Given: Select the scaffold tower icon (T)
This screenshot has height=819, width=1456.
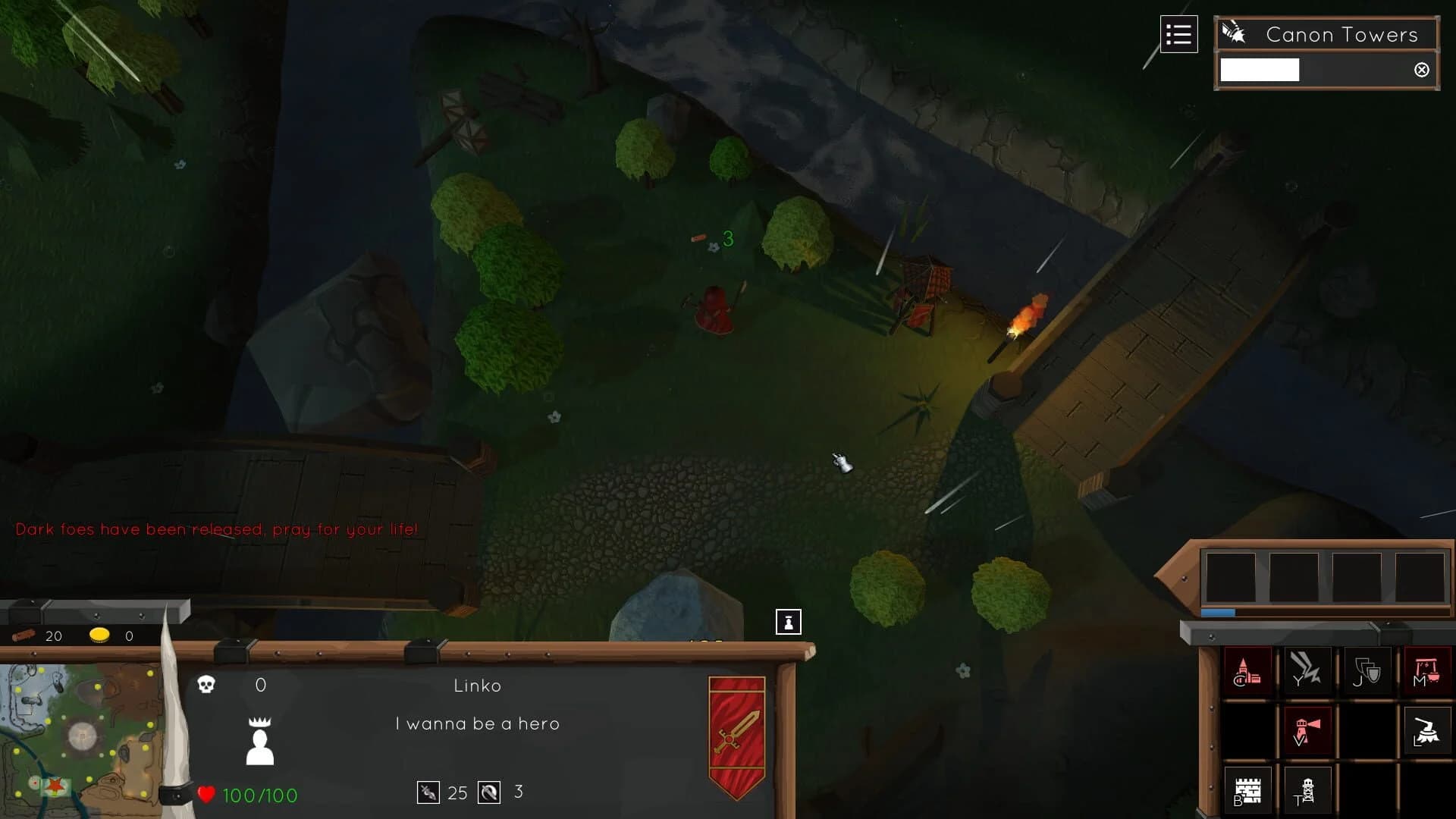Looking at the screenshot, I should point(1306,789).
